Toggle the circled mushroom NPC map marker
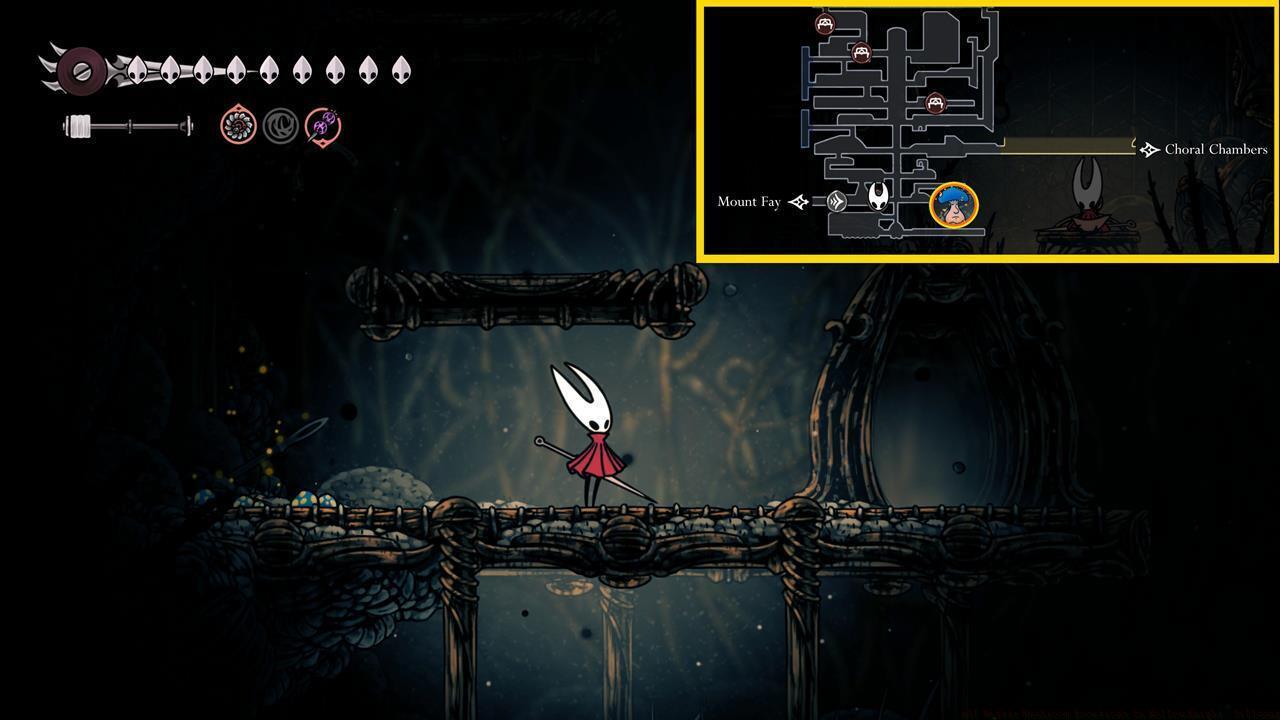The image size is (1280, 720). (x=953, y=204)
